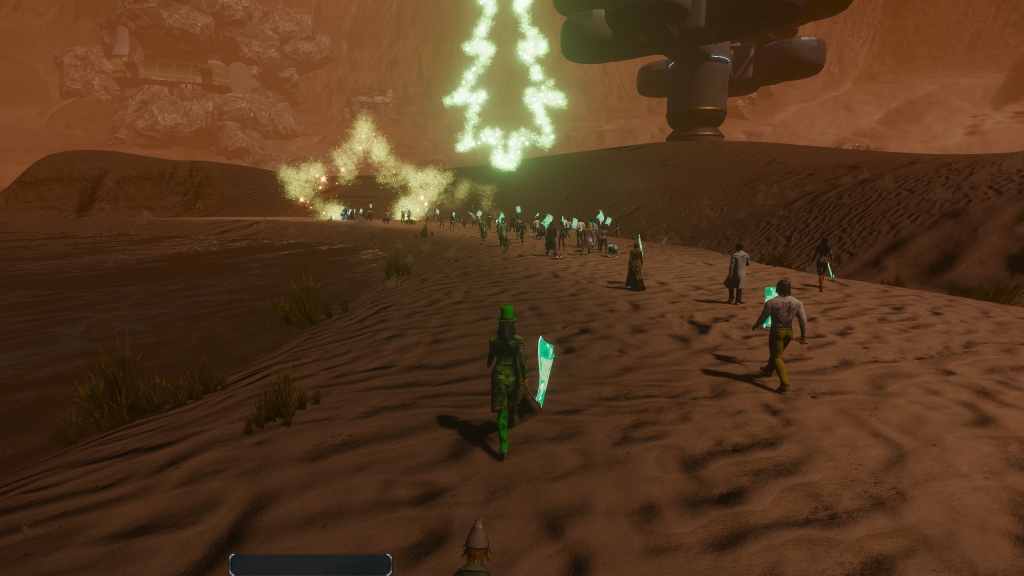Click the empty dark bar panel
1024x576 pixels.
click(x=310, y=565)
